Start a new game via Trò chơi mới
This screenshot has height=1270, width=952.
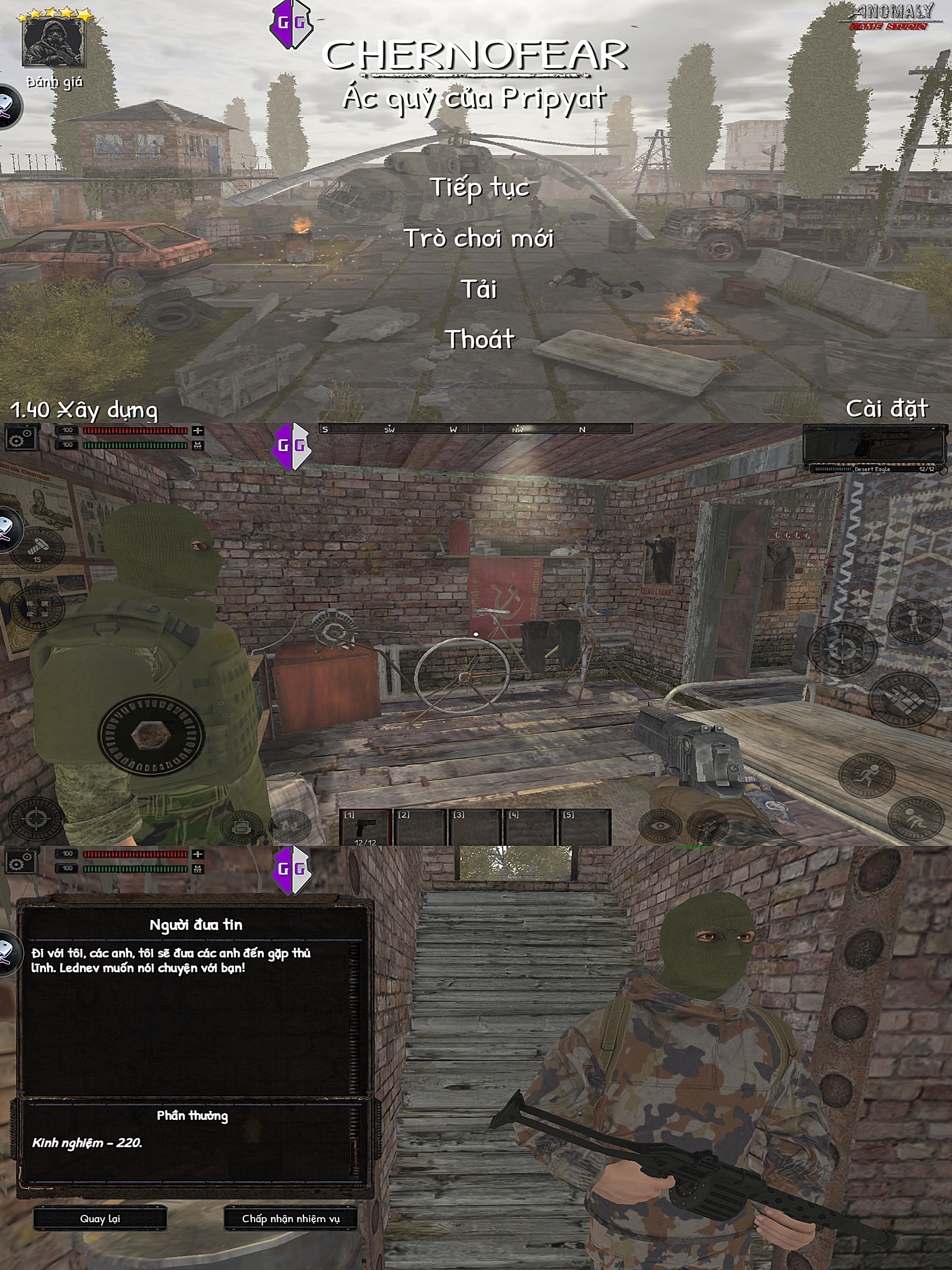479,238
